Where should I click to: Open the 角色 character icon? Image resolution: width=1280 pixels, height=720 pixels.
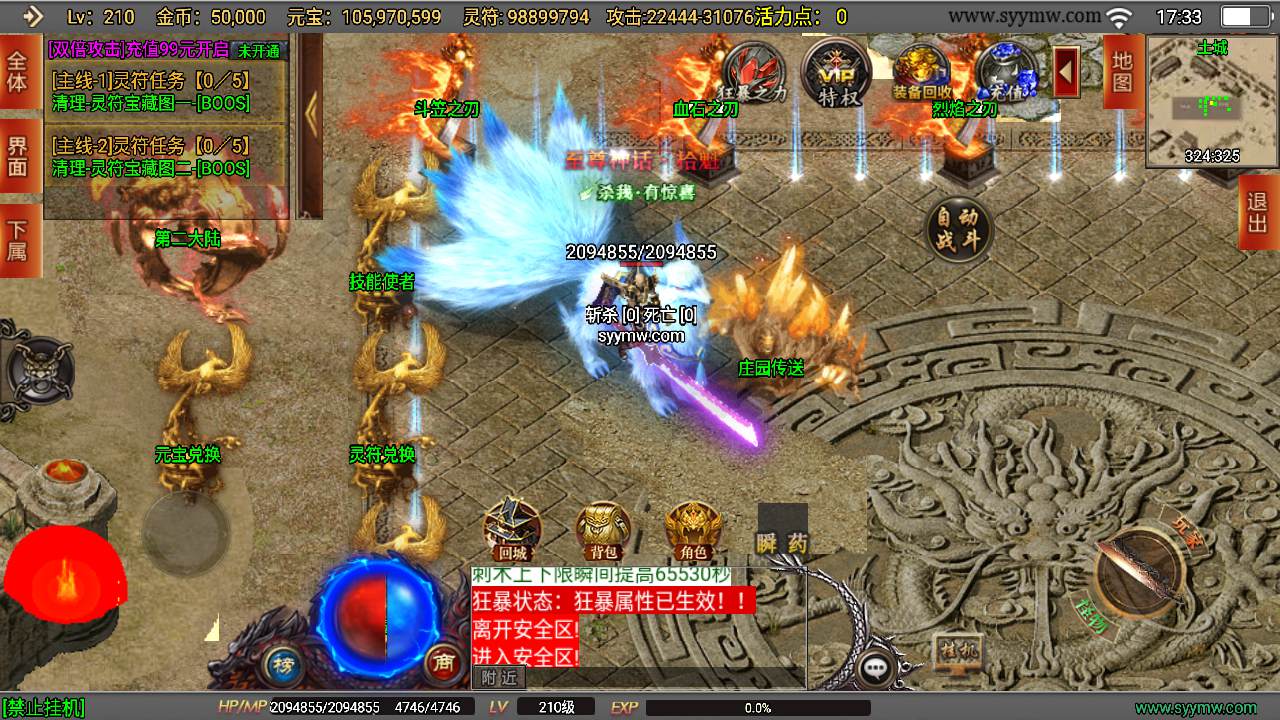pos(694,530)
